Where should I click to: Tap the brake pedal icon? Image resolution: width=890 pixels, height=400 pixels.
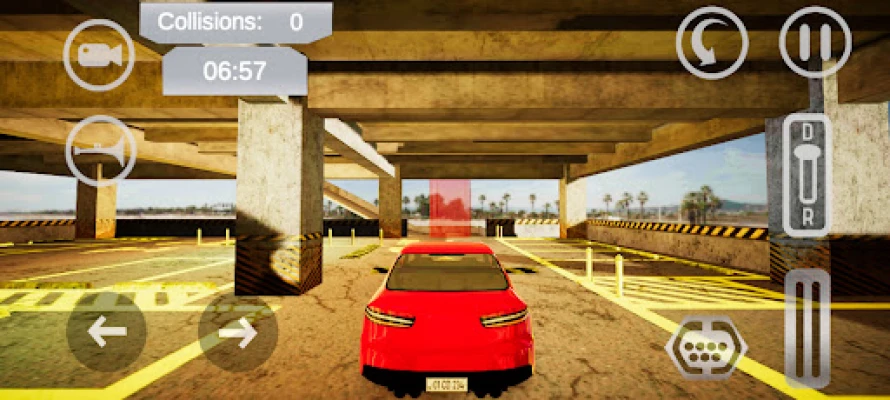pyautogui.click(x=706, y=346)
